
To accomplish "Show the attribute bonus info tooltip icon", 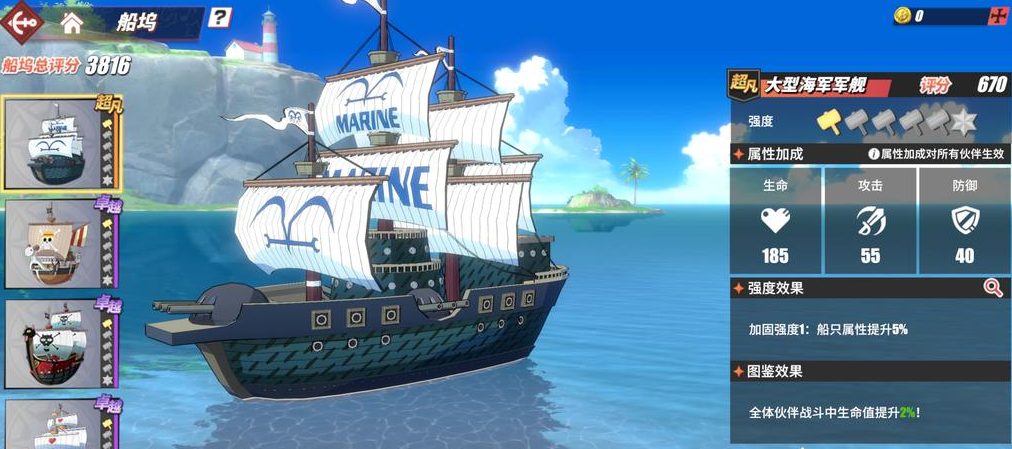I will [x=873, y=154].
